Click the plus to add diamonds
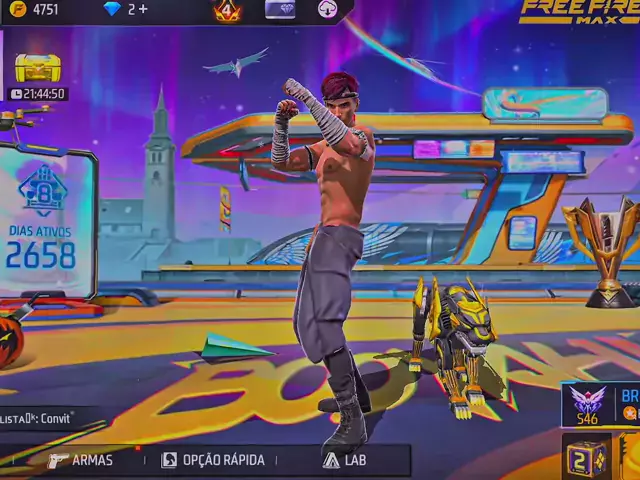This screenshot has width=640, height=480. 144,9
